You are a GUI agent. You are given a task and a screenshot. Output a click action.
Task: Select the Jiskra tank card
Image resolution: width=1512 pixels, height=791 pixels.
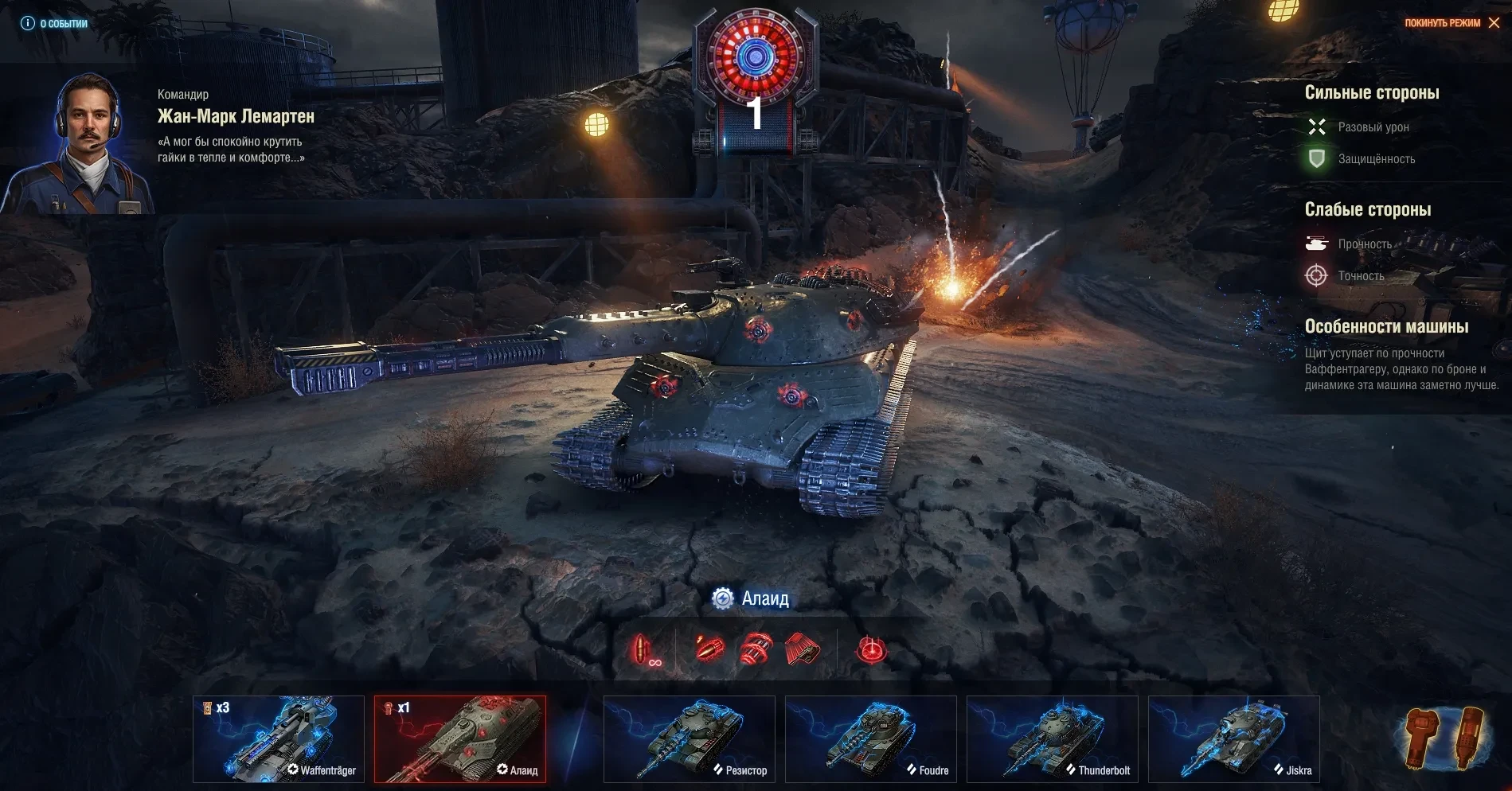1234,739
